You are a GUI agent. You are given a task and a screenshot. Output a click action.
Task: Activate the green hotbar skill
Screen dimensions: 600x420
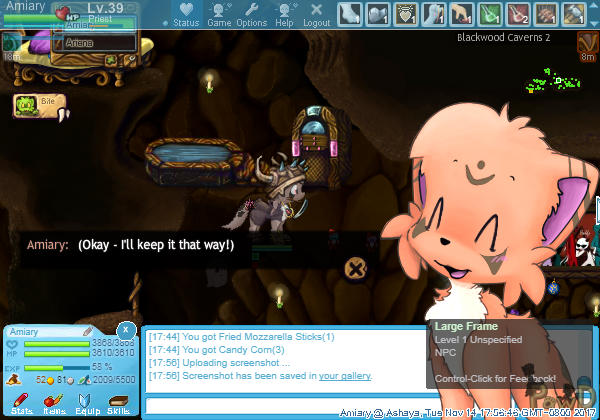coord(491,13)
